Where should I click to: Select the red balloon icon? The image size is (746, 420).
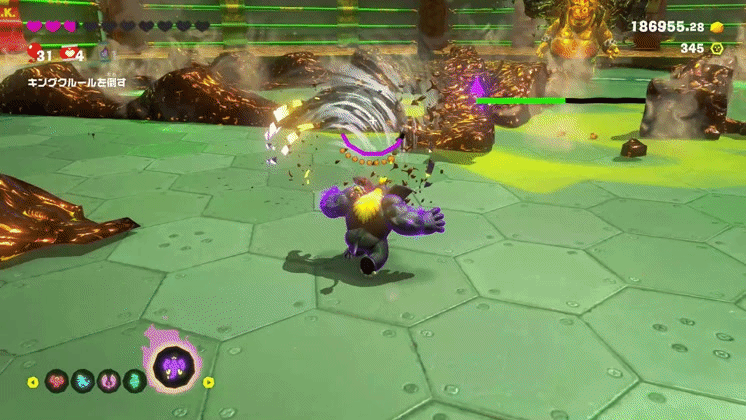(32, 51)
